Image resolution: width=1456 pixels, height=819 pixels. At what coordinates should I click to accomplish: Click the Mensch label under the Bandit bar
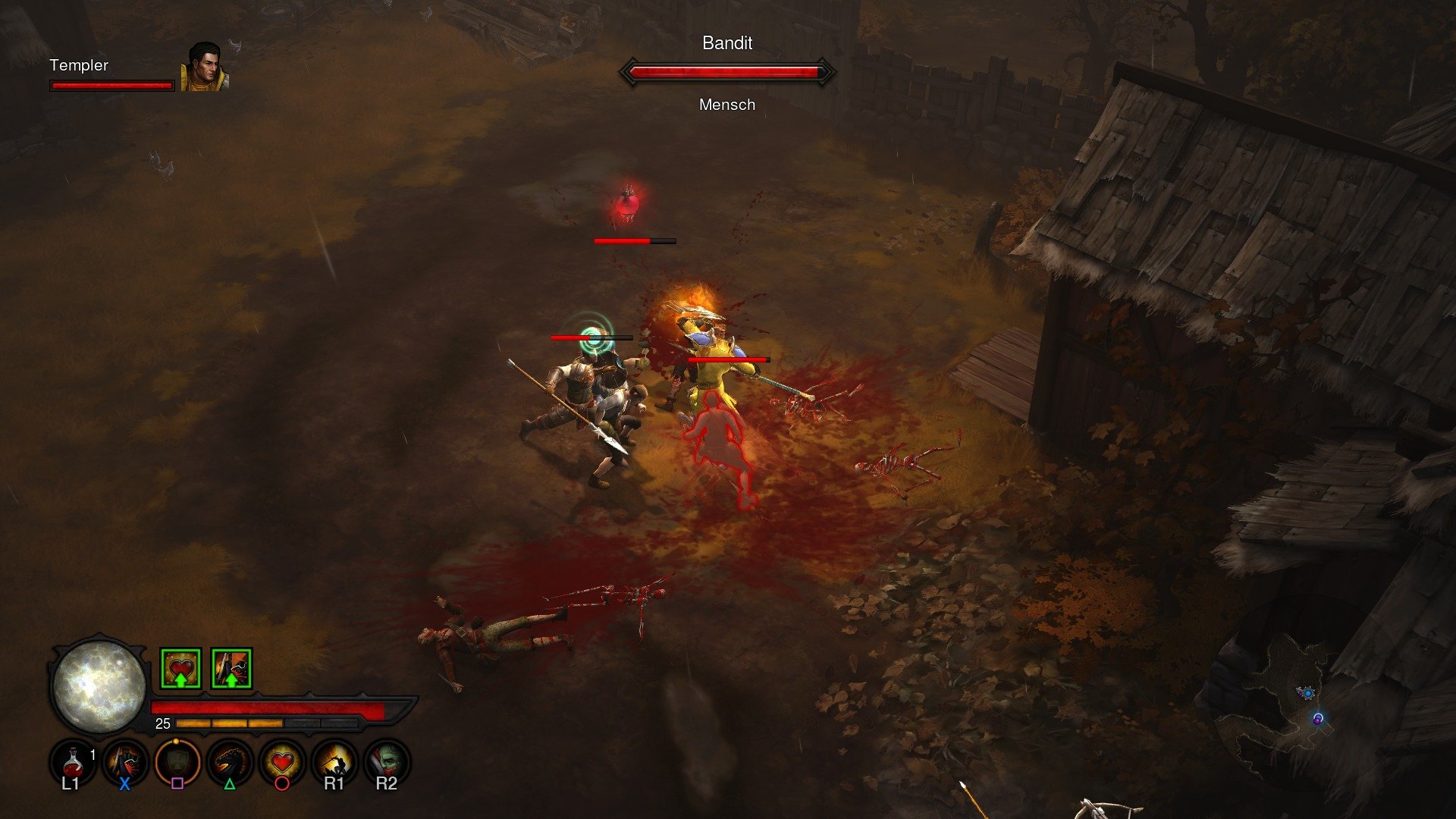pos(727,105)
